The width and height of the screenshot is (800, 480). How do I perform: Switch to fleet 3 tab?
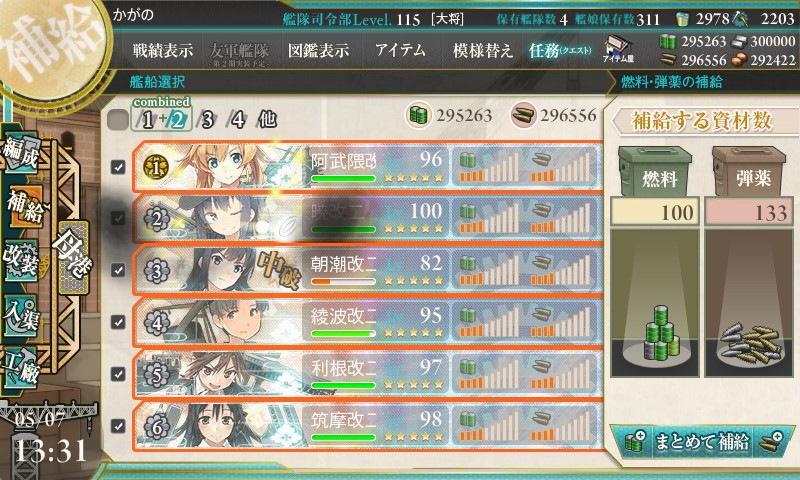[x=207, y=120]
